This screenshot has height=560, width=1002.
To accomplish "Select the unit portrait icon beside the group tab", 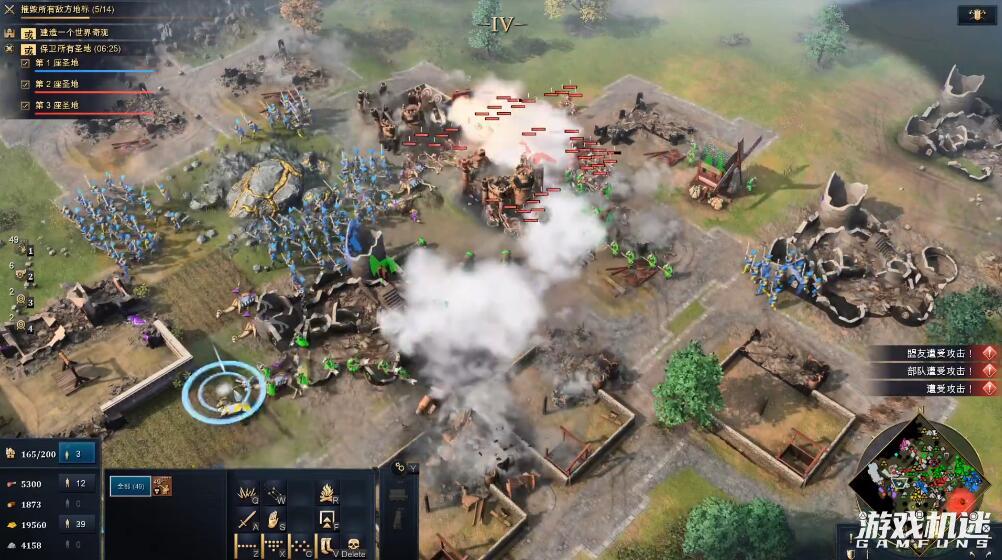I will [162, 486].
